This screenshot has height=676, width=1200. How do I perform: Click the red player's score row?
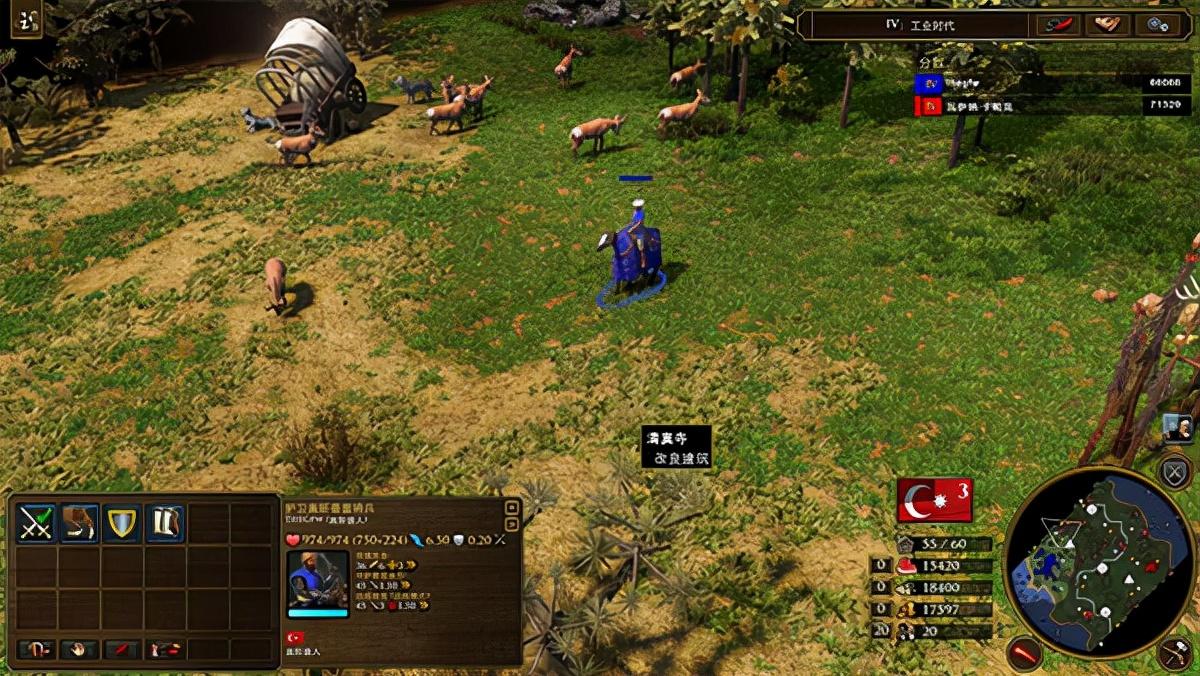(1053, 106)
